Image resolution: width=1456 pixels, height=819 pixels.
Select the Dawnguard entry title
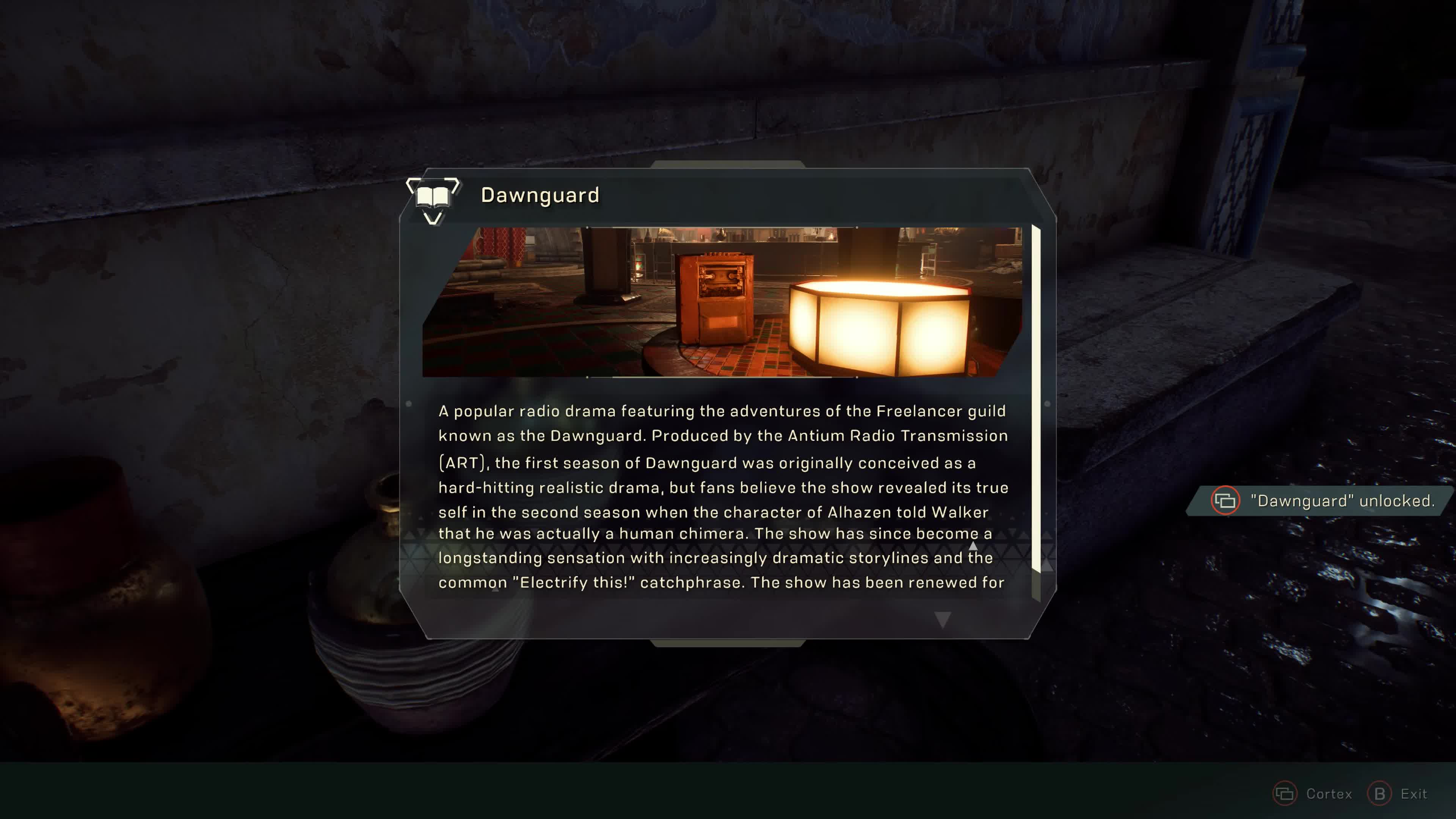(540, 196)
